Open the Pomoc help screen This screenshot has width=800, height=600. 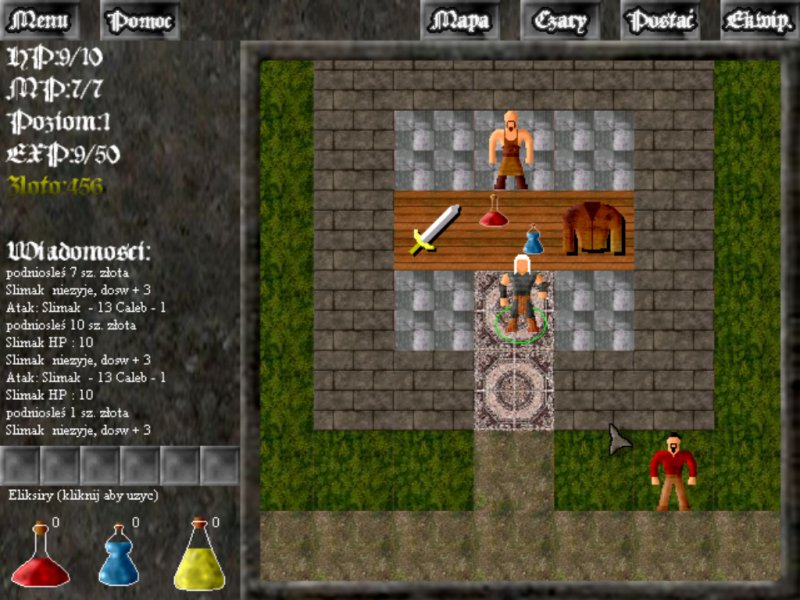pyautogui.click(x=141, y=20)
